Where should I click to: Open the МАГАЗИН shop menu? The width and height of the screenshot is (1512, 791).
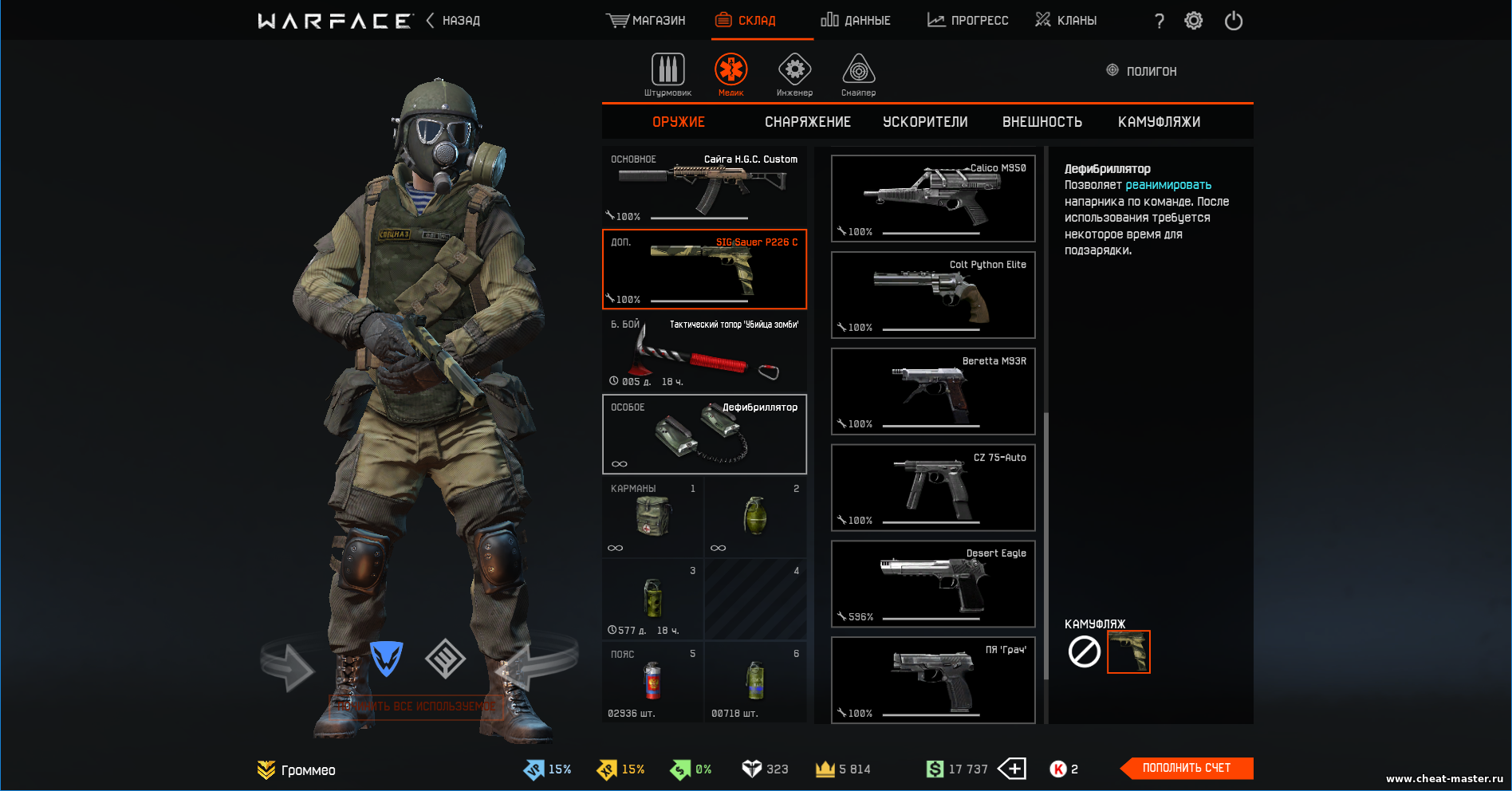point(646,21)
